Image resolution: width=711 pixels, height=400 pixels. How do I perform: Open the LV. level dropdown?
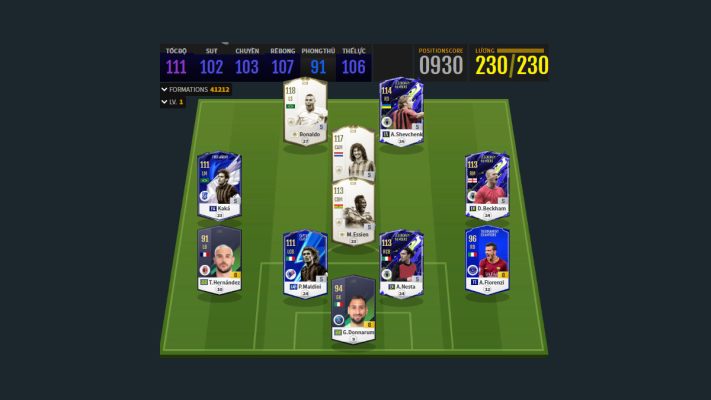click(164, 102)
